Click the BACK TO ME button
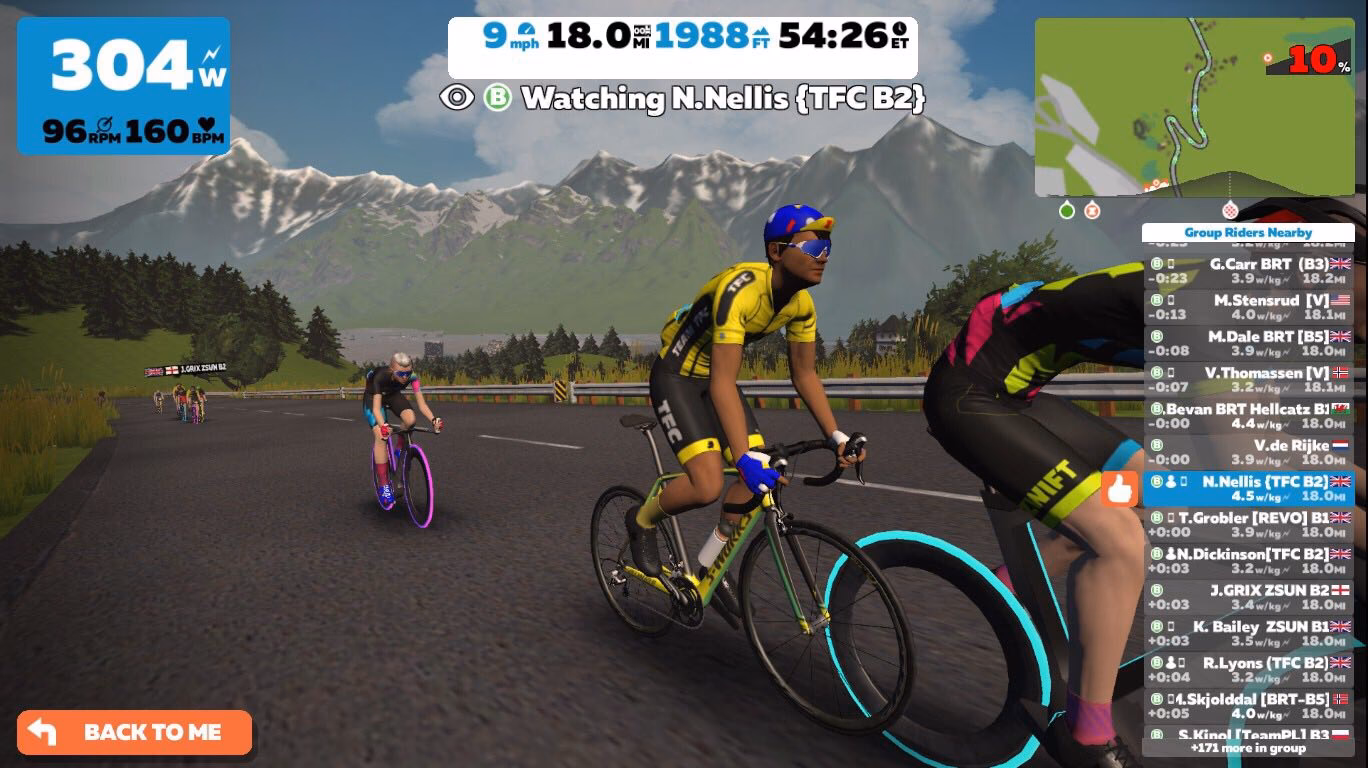Image resolution: width=1368 pixels, height=768 pixels. tap(136, 732)
